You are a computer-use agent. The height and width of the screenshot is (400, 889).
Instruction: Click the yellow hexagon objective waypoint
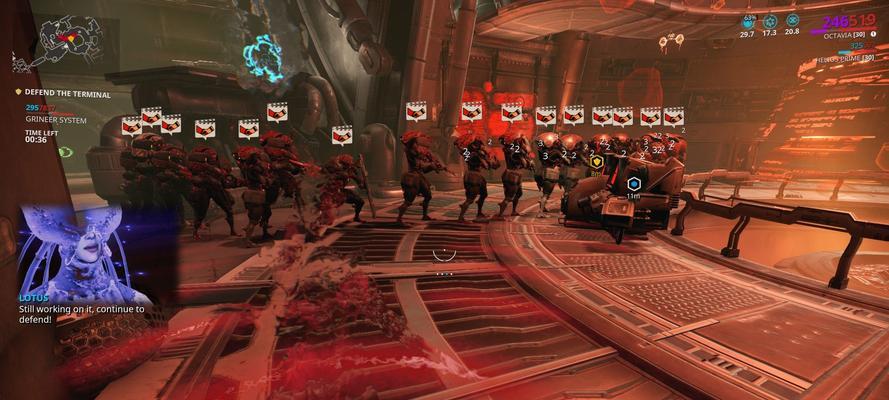tap(597, 160)
